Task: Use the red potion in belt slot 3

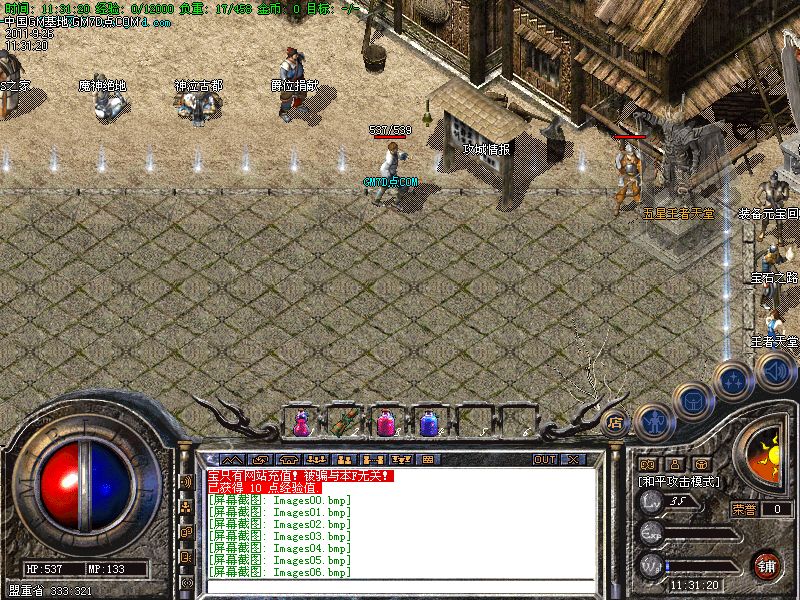Action: (386, 423)
